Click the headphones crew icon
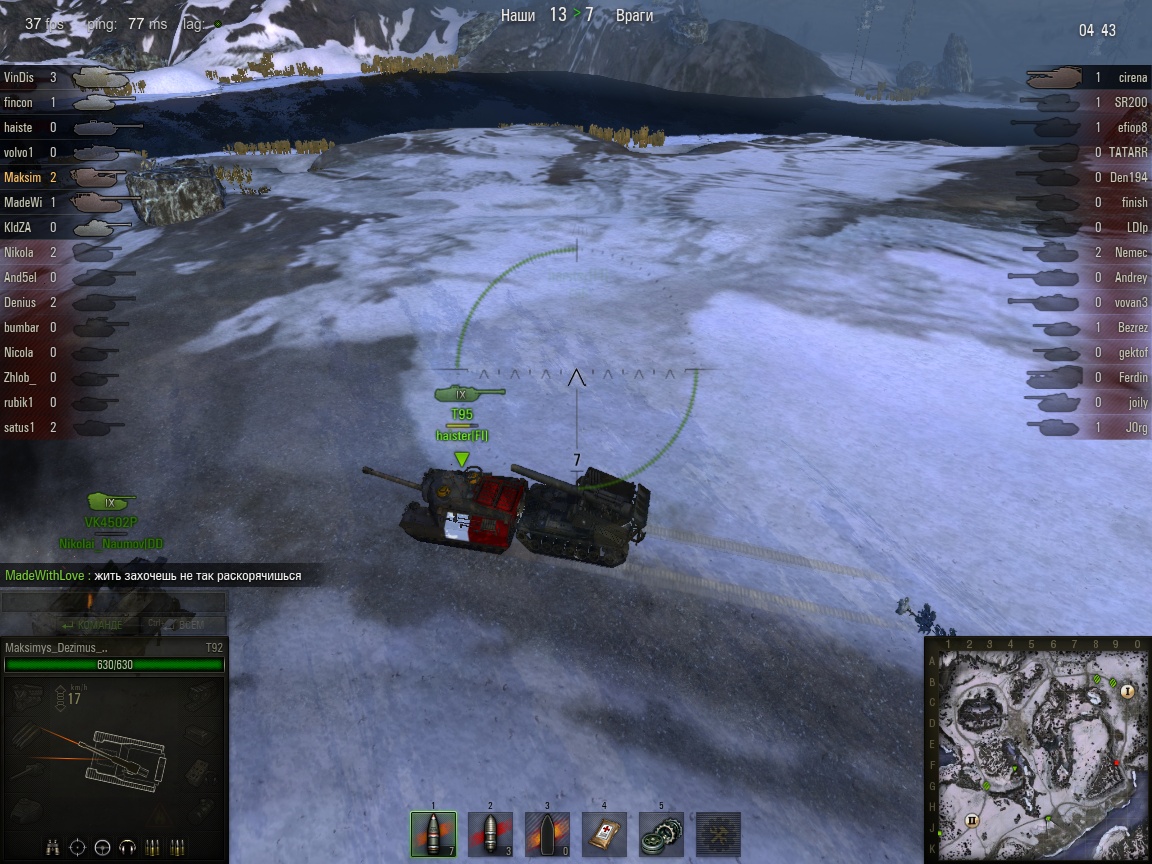Viewport: 1152px width, 864px height. tap(127, 847)
